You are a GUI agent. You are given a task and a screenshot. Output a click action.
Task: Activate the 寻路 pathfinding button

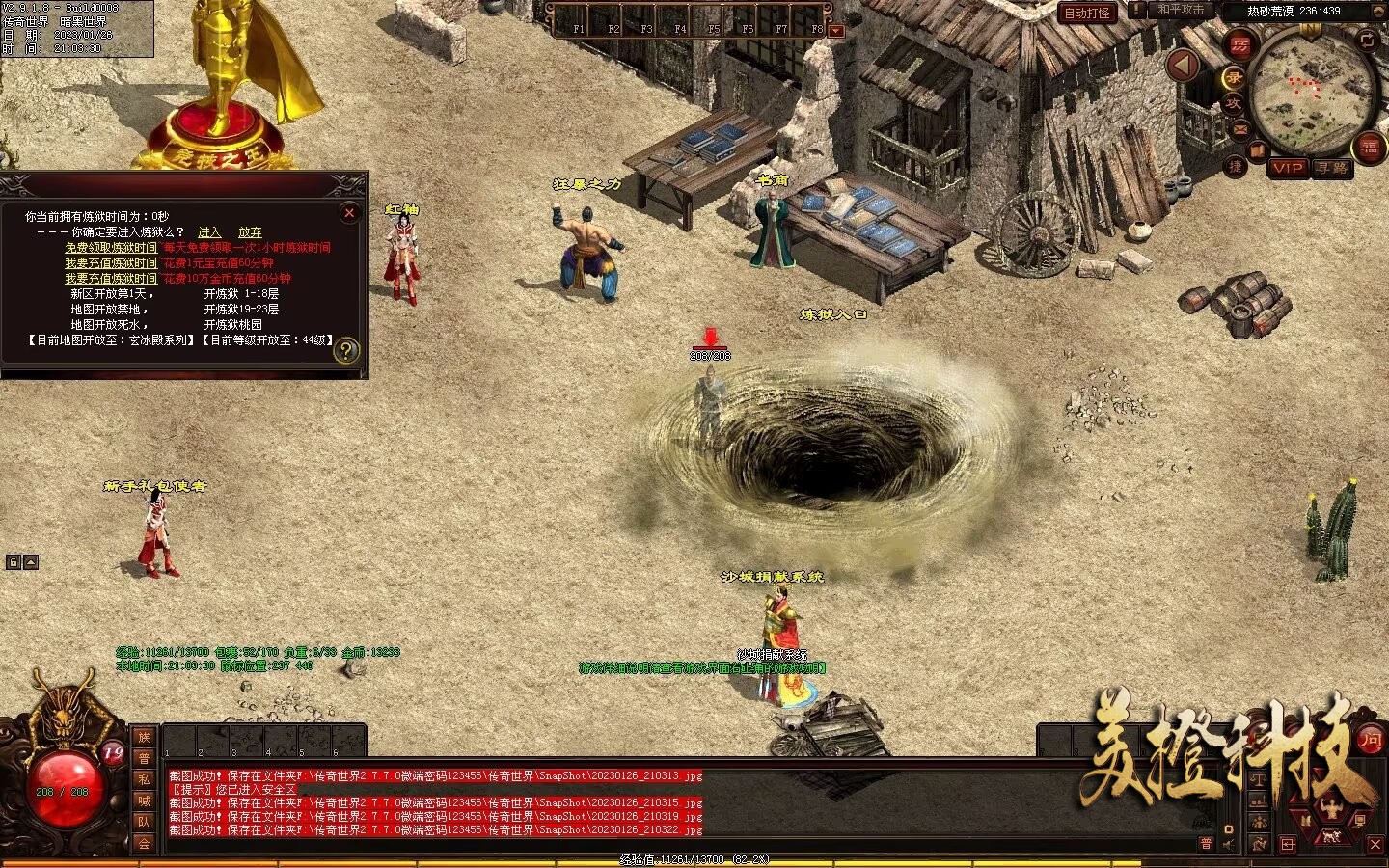(x=1332, y=168)
